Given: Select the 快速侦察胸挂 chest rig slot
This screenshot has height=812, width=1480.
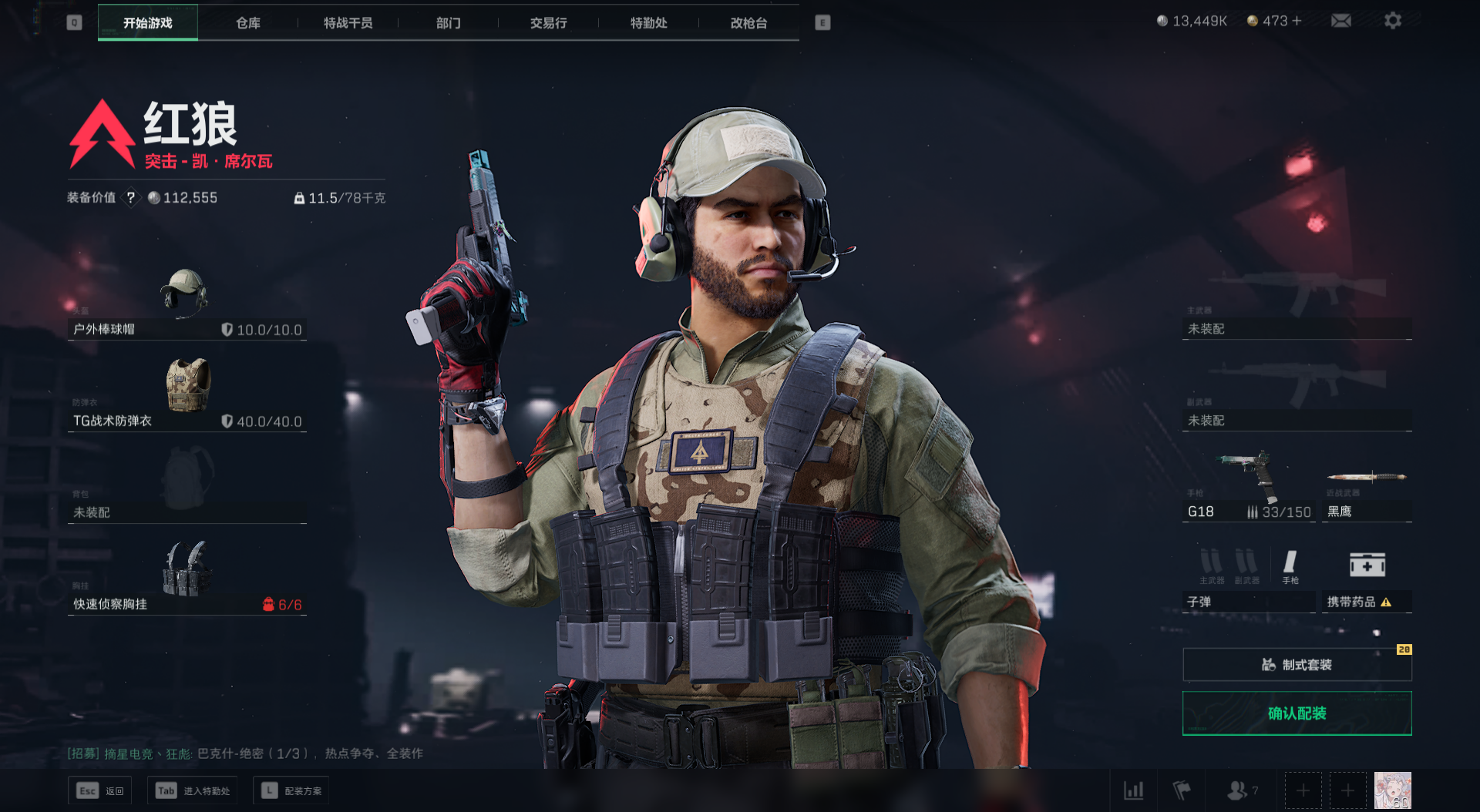Looking at the screenshot, I should point(187,580).
